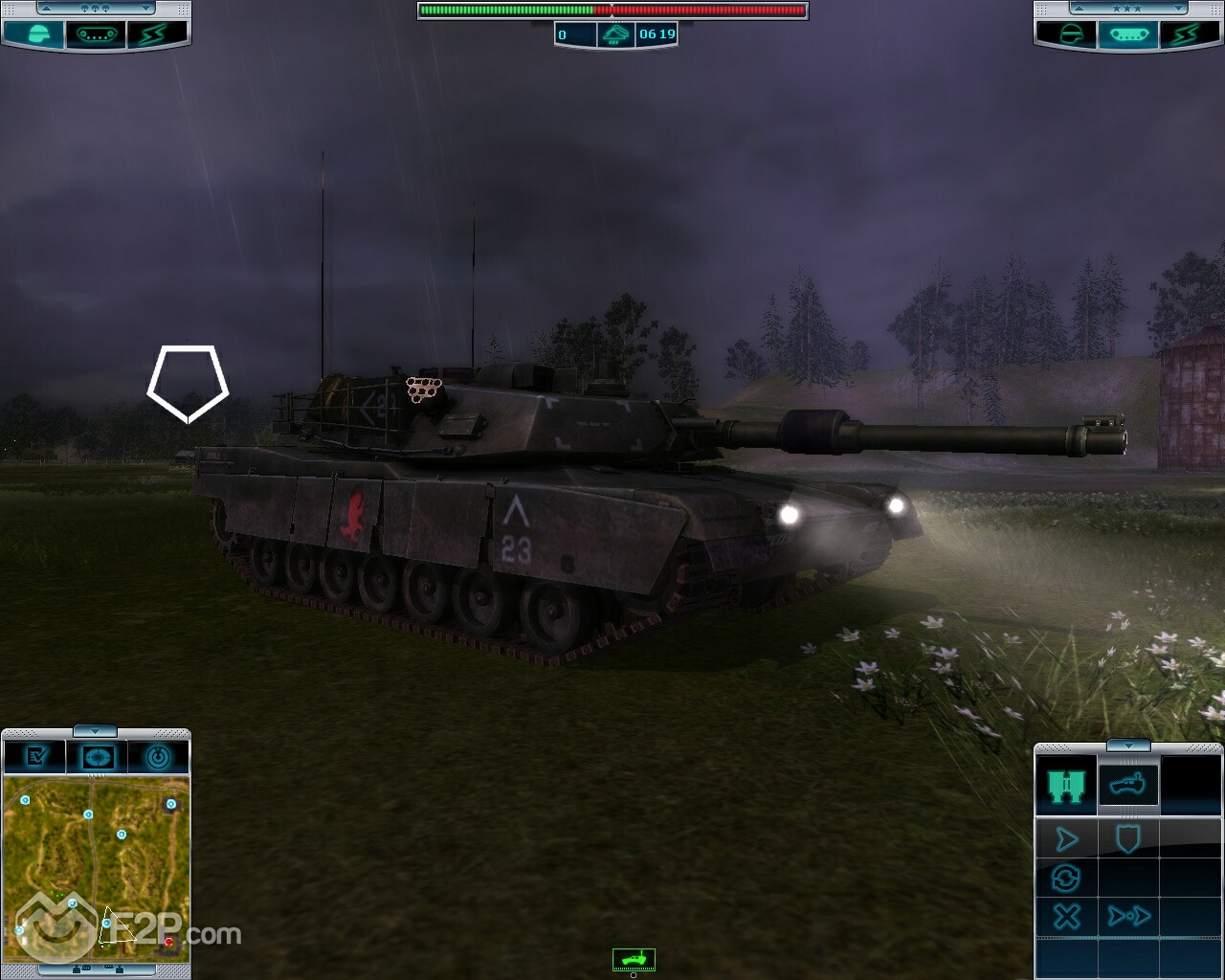Switch to the eye-shaped map view button
Image resolution: width=1225 pixels, height=980 pixels.
(x=97, y=757)
